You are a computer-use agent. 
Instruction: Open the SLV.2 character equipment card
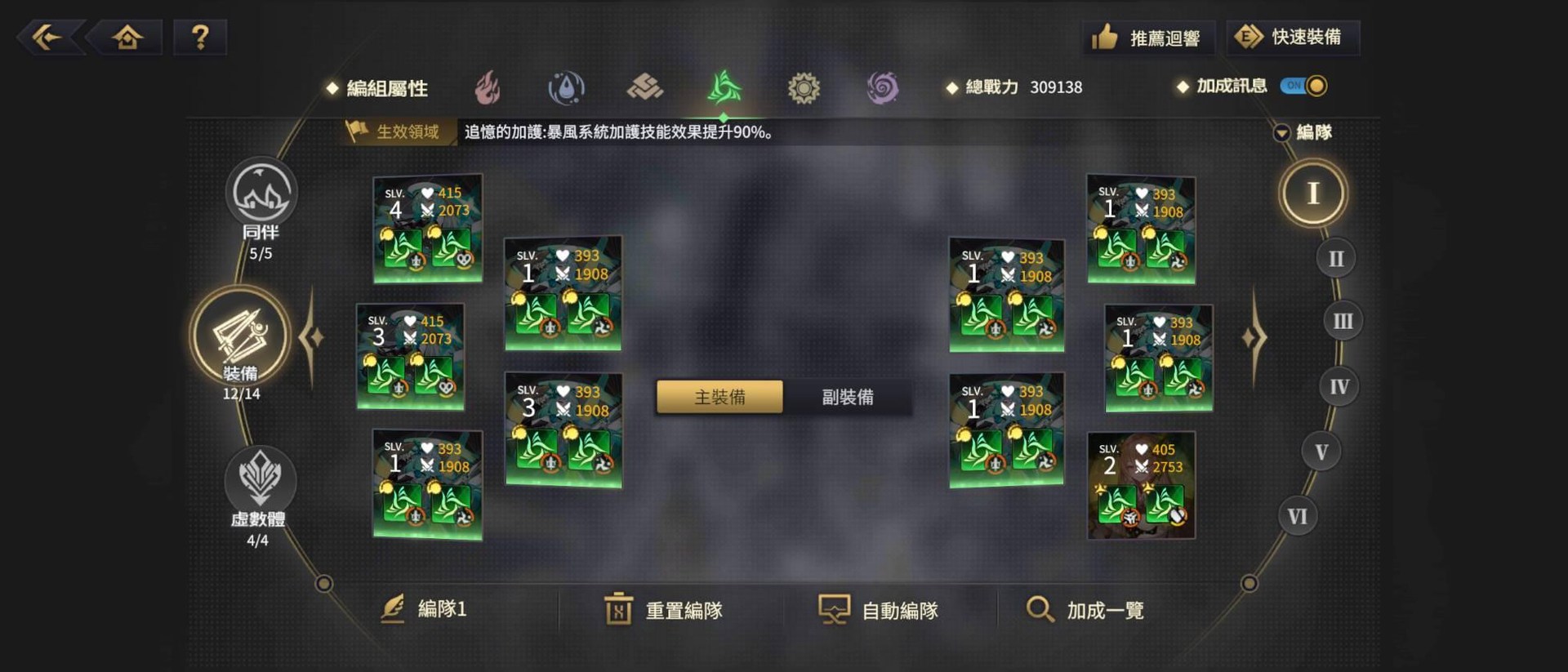click(1140, 486)
